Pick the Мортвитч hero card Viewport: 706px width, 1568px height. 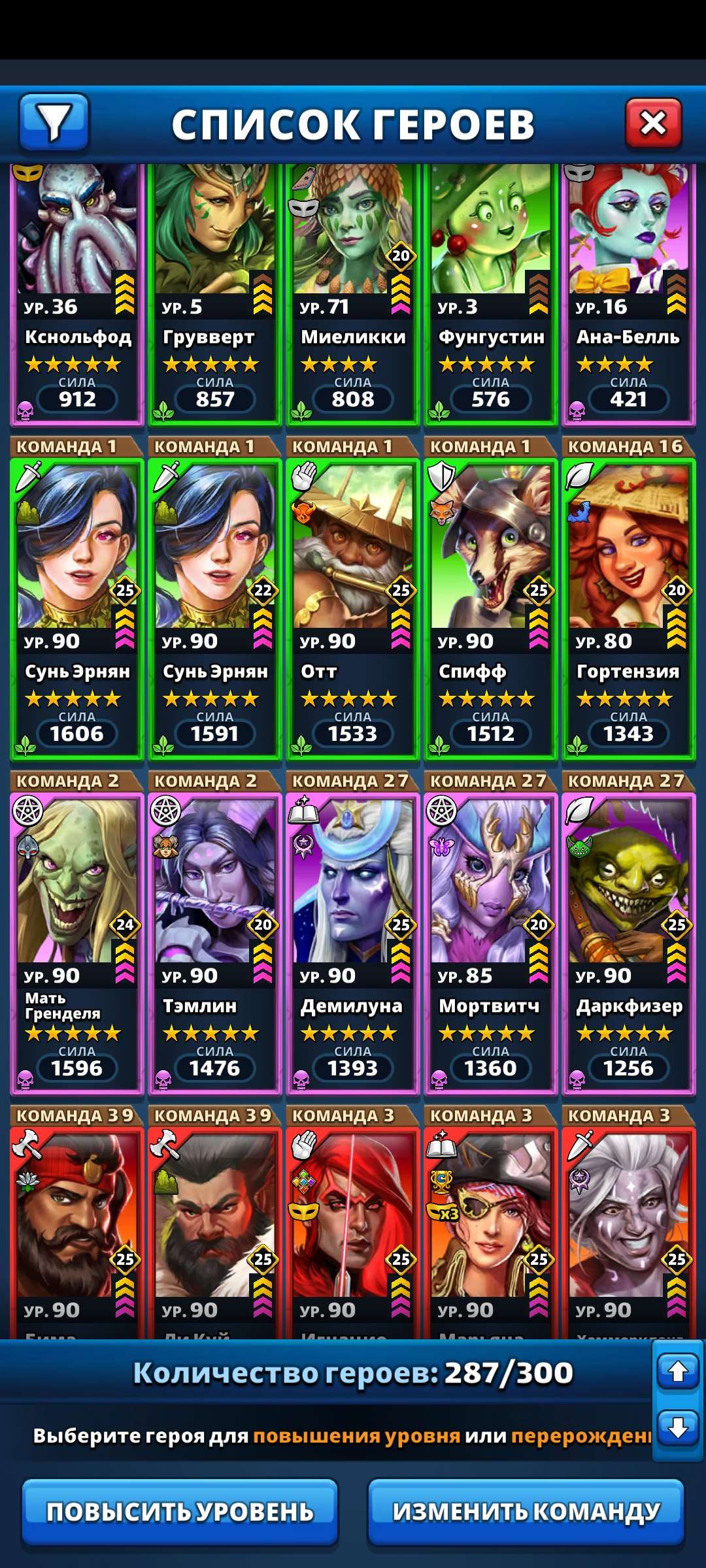coord(490,943)
